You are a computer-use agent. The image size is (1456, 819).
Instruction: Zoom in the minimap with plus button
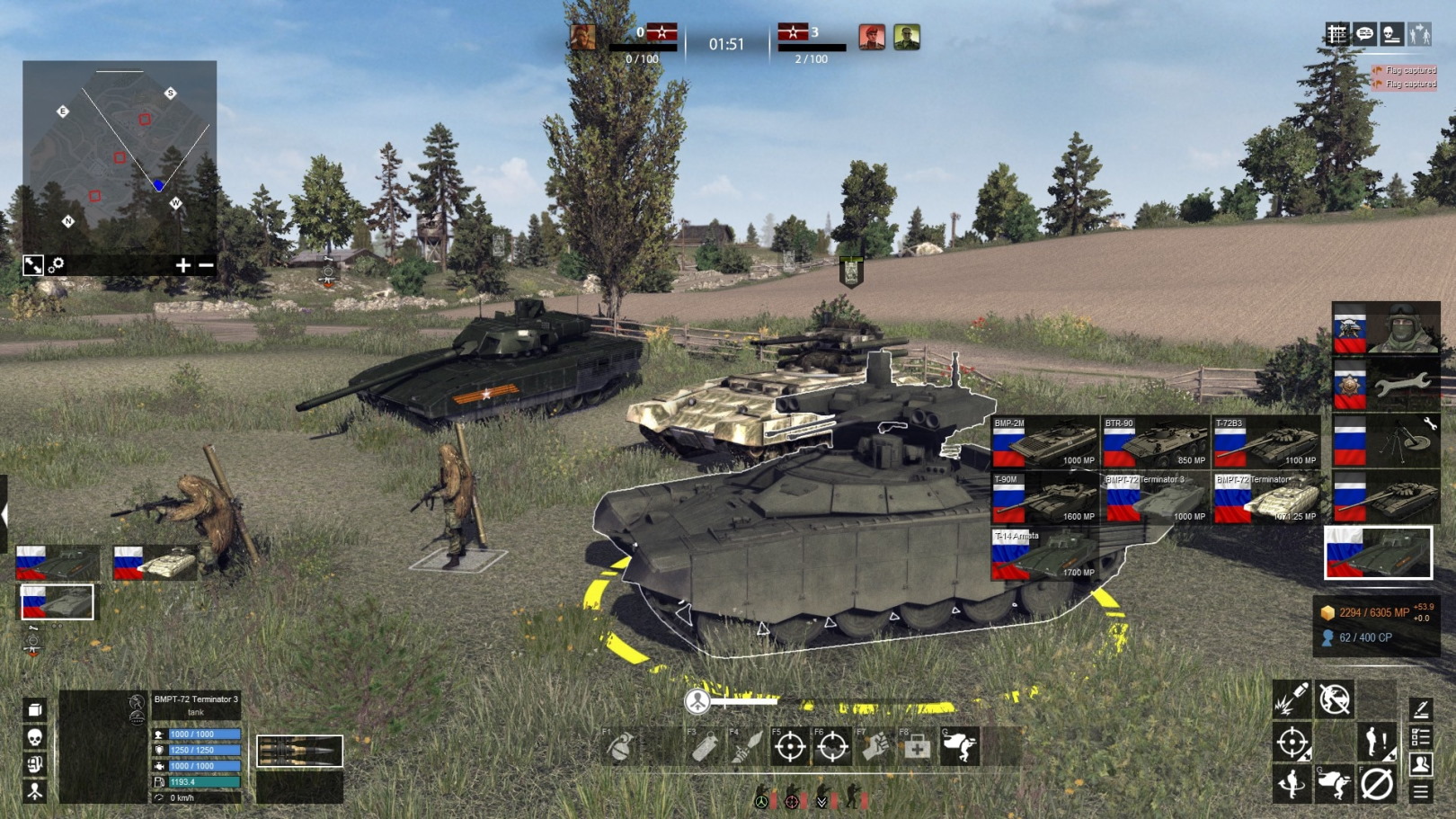182,265
